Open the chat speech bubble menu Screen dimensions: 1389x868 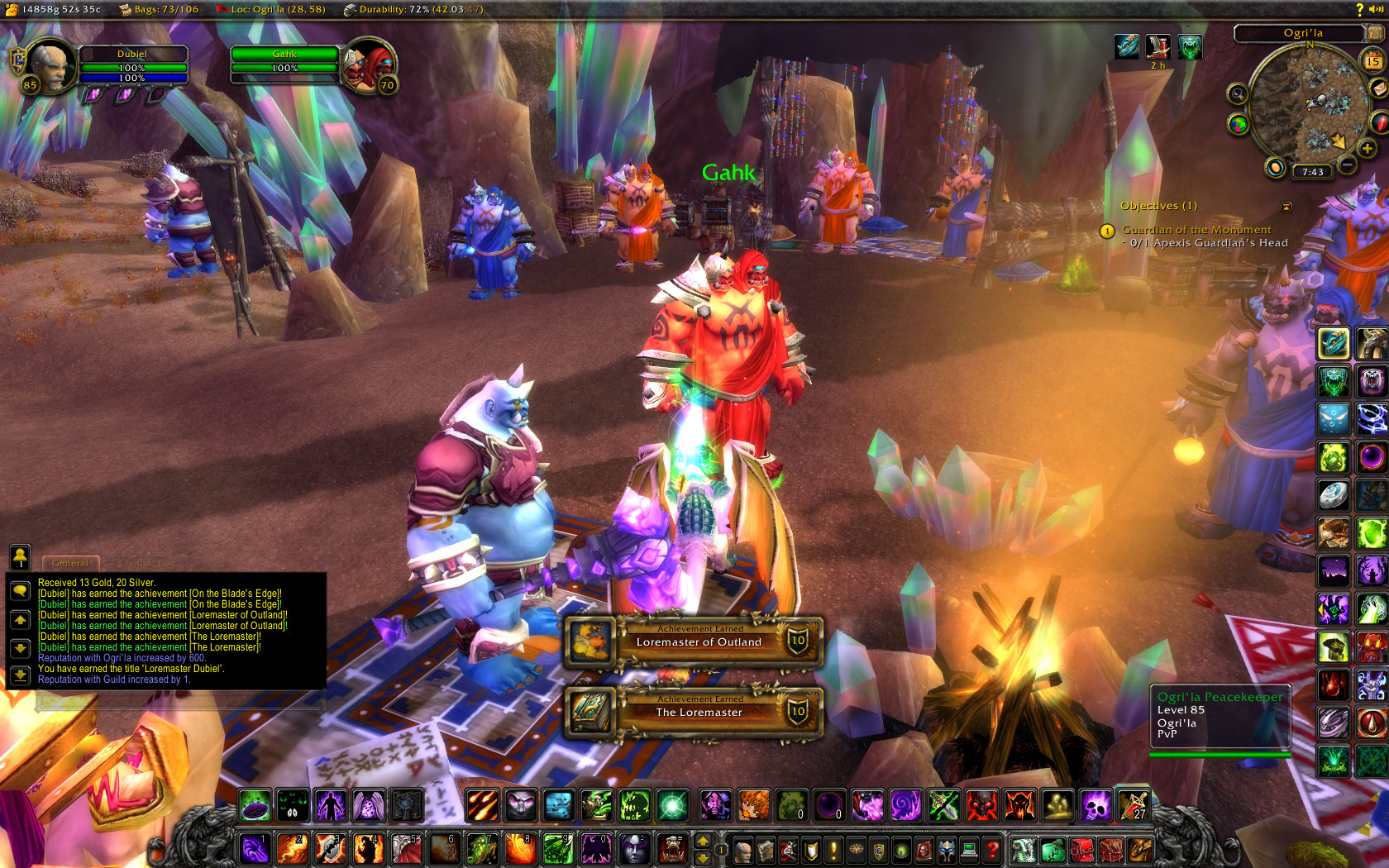(x=20, y=590)
